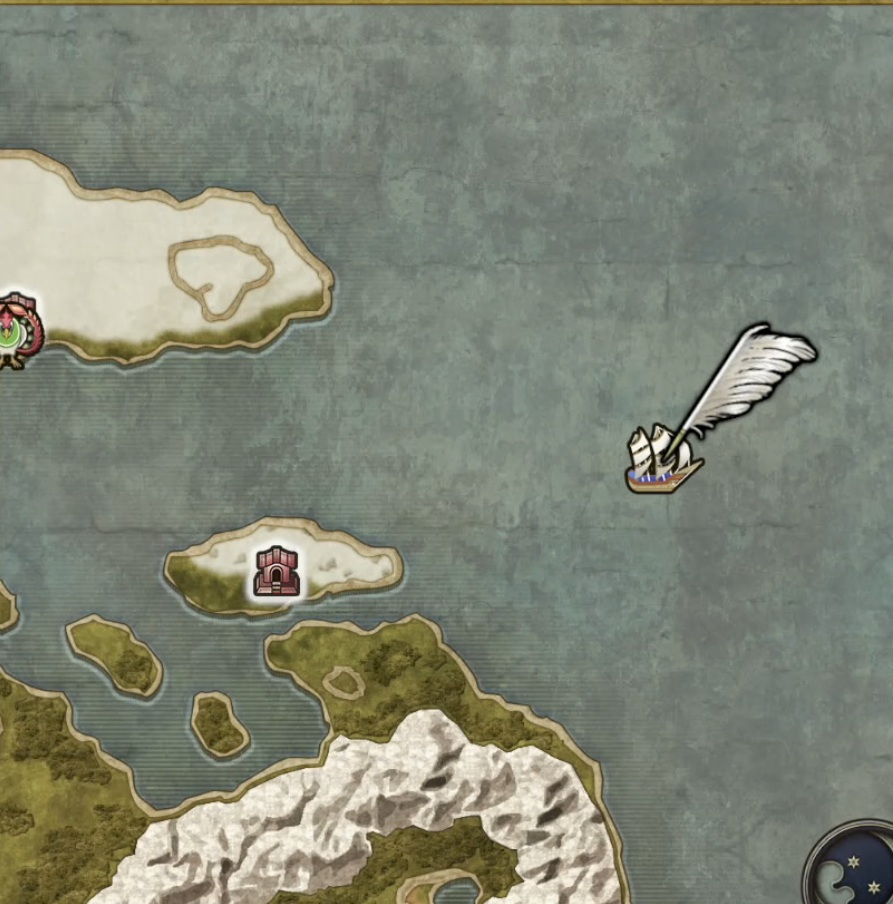Click the moon and stars orb
This screenshot has height=904, width=893.
click(x=852, y=866)
